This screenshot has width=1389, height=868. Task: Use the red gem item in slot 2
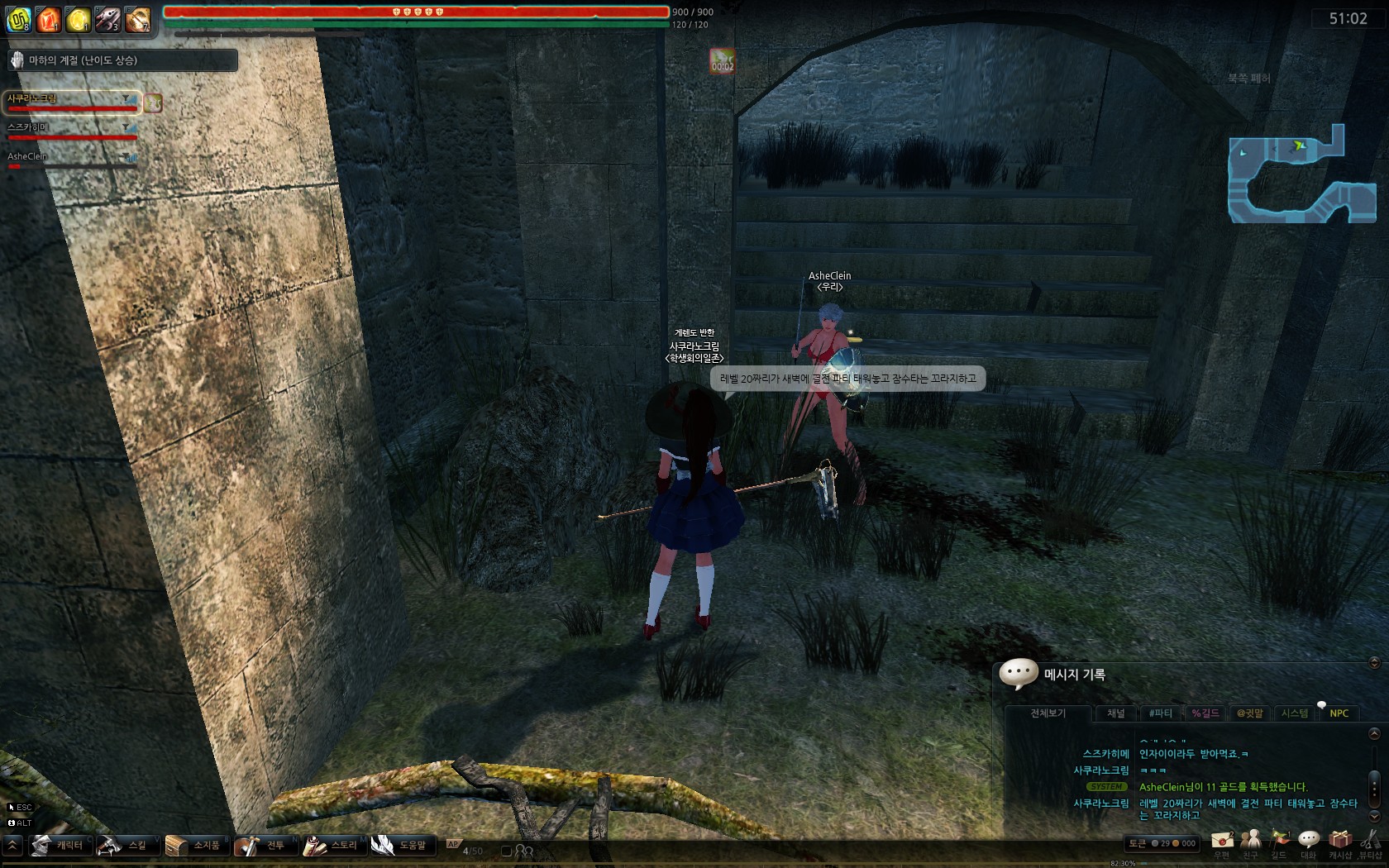coord(49,19)
